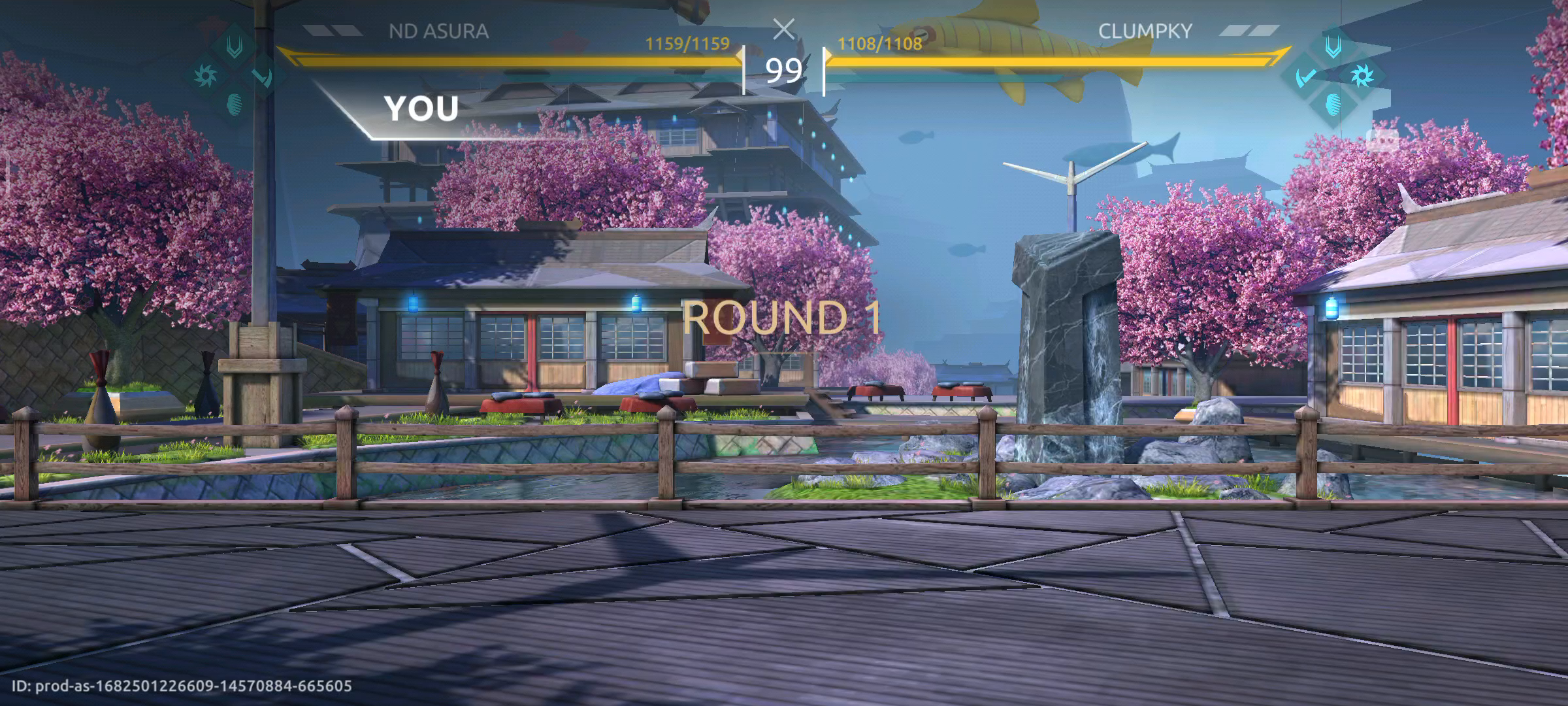The height and width of the screenshot is (706, 1568).
Task: Select ND ASURA's chevron defense ability icon
Action: [x=235, y=47]
